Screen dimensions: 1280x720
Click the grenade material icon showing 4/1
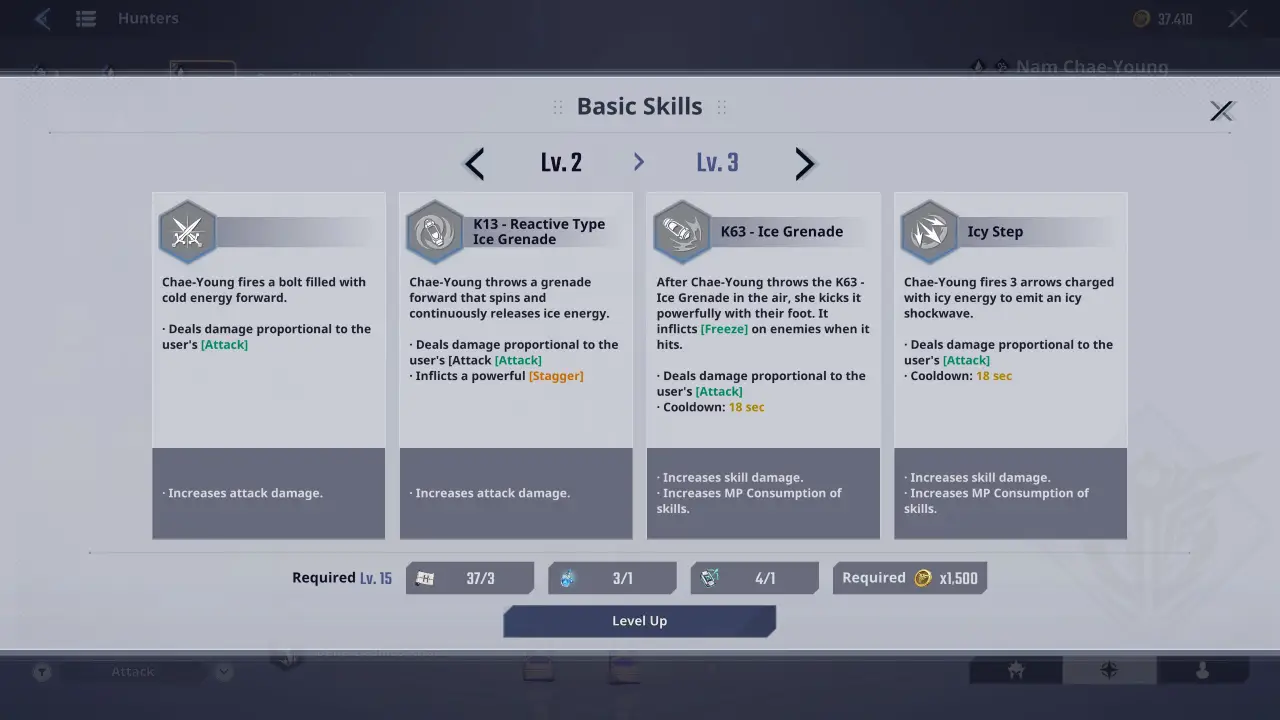coord(709,577)
